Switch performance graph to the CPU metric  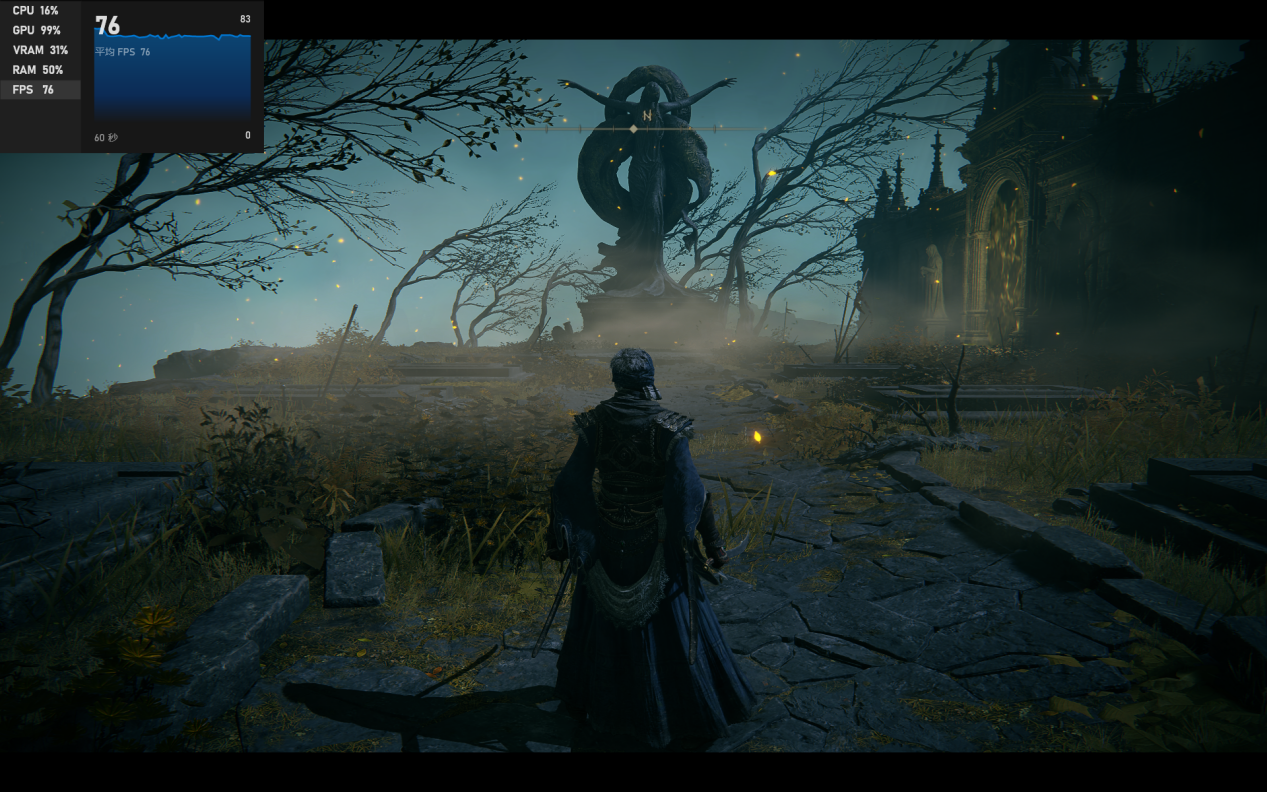pos(36,11)
